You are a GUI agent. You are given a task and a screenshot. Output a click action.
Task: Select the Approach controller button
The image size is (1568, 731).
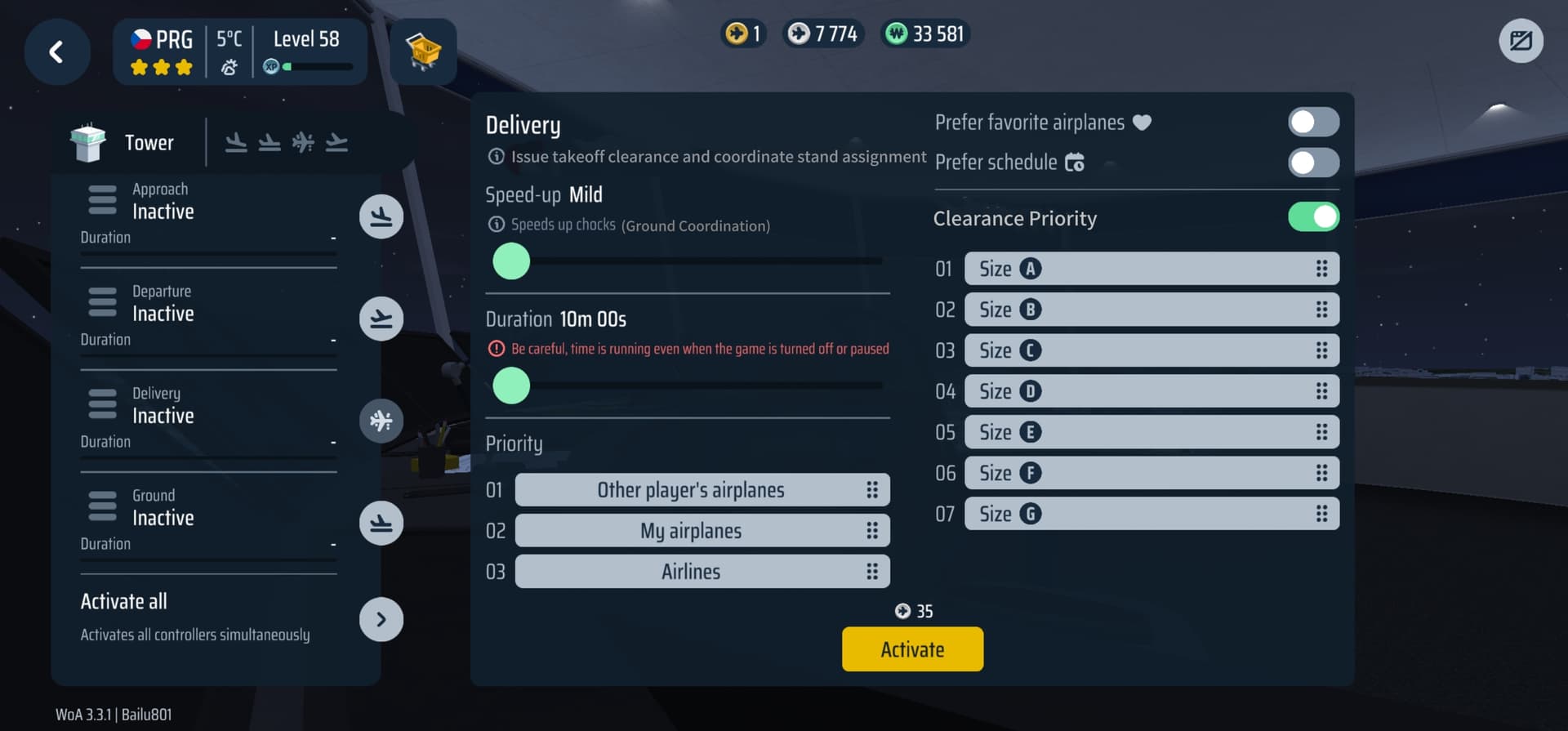click(381, 216)
